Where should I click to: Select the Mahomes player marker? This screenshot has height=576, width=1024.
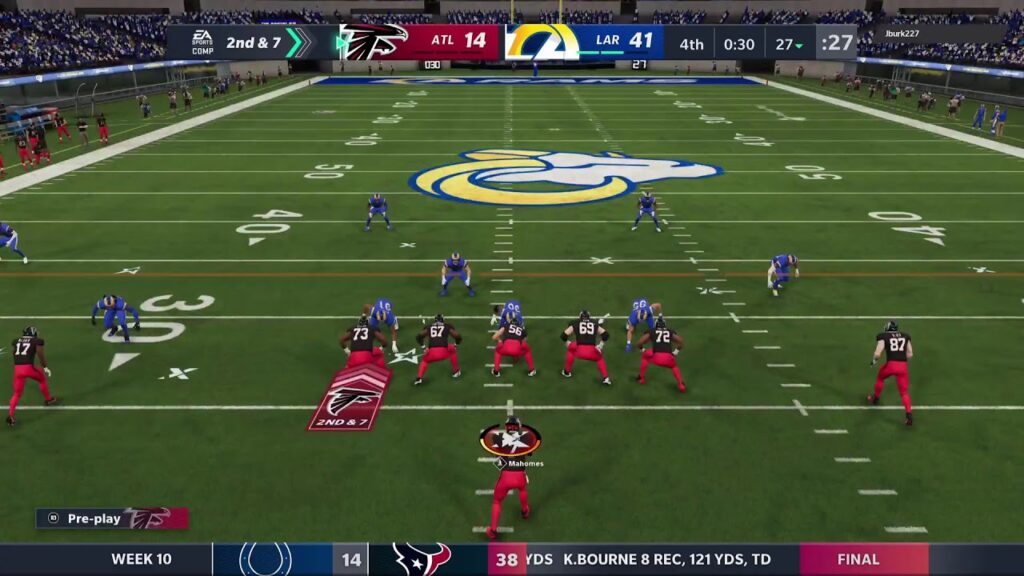[x=510, y=440]
